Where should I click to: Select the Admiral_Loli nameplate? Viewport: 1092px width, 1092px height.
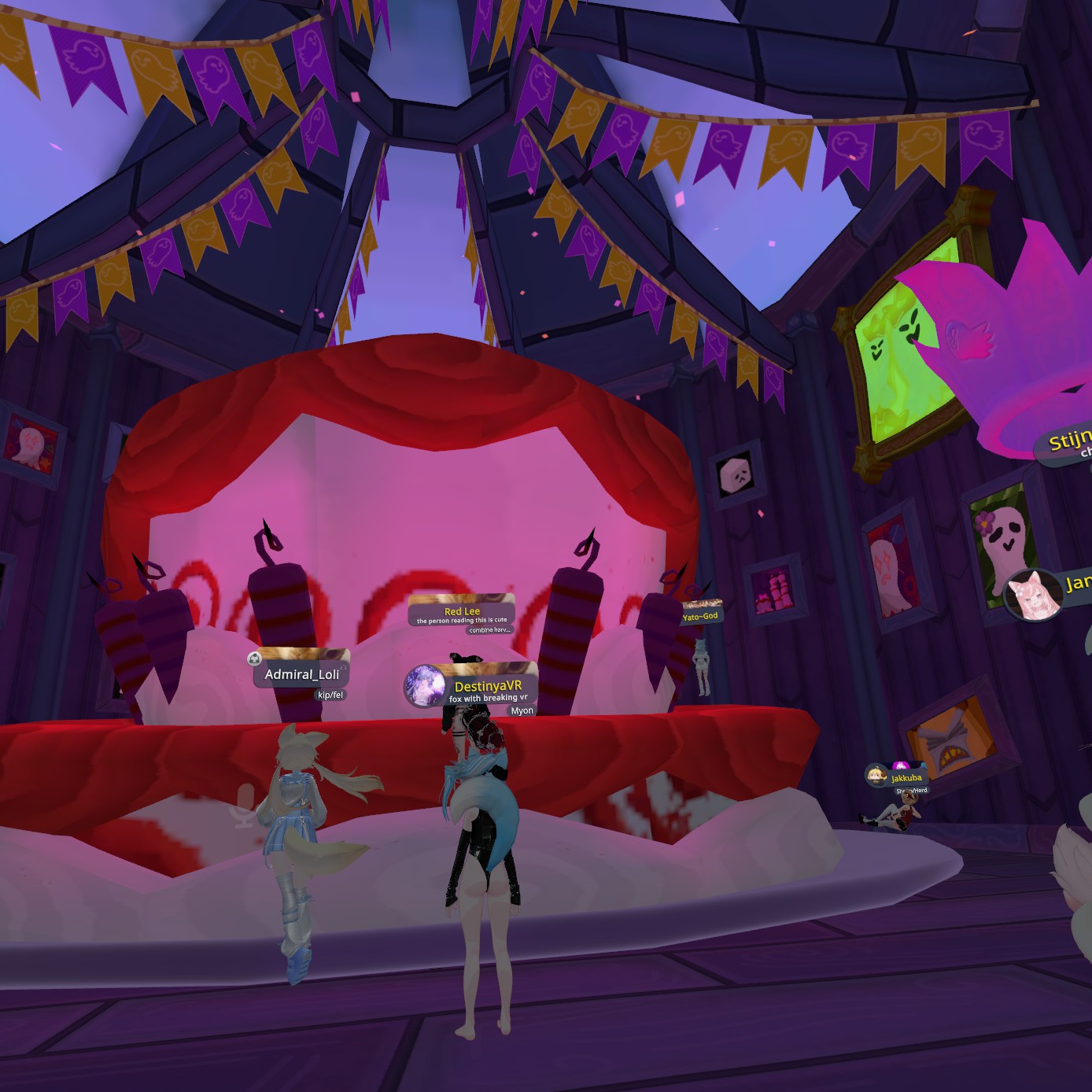click(302, 674)
